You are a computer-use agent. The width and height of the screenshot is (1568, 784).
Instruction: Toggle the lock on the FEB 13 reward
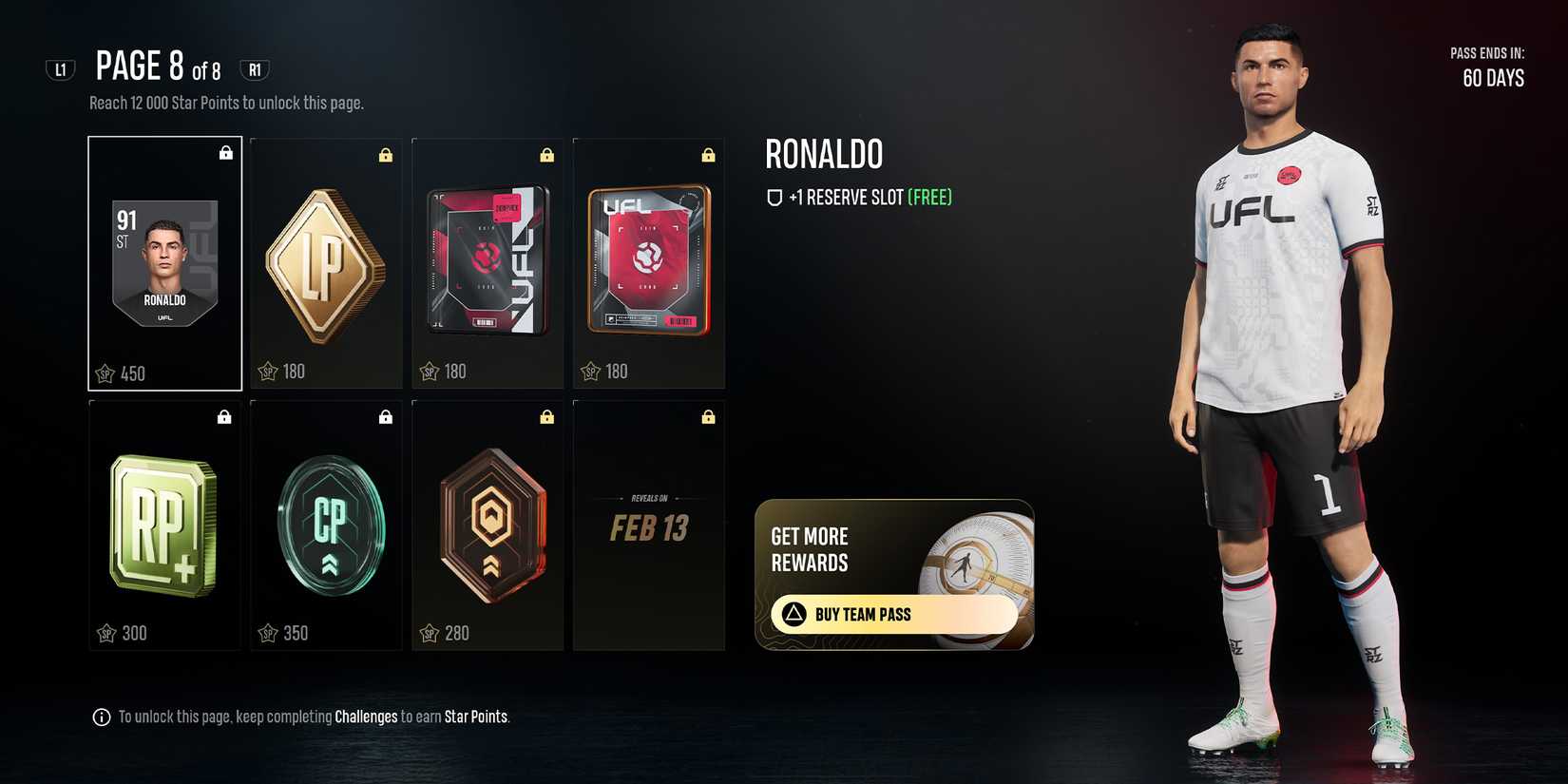point(708,415)
